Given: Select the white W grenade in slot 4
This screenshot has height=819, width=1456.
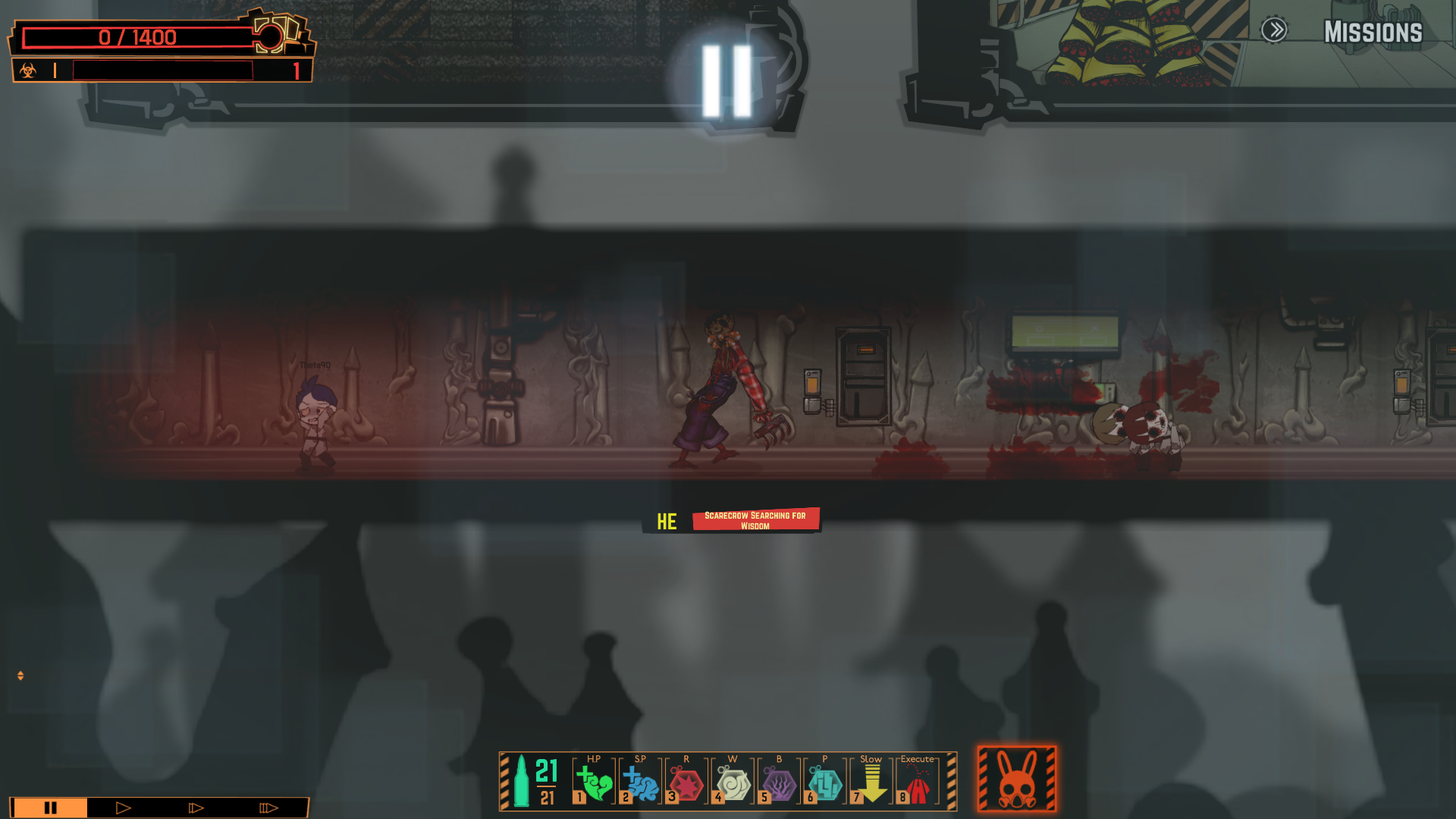Looking at the screenshot, I should 732,780.
